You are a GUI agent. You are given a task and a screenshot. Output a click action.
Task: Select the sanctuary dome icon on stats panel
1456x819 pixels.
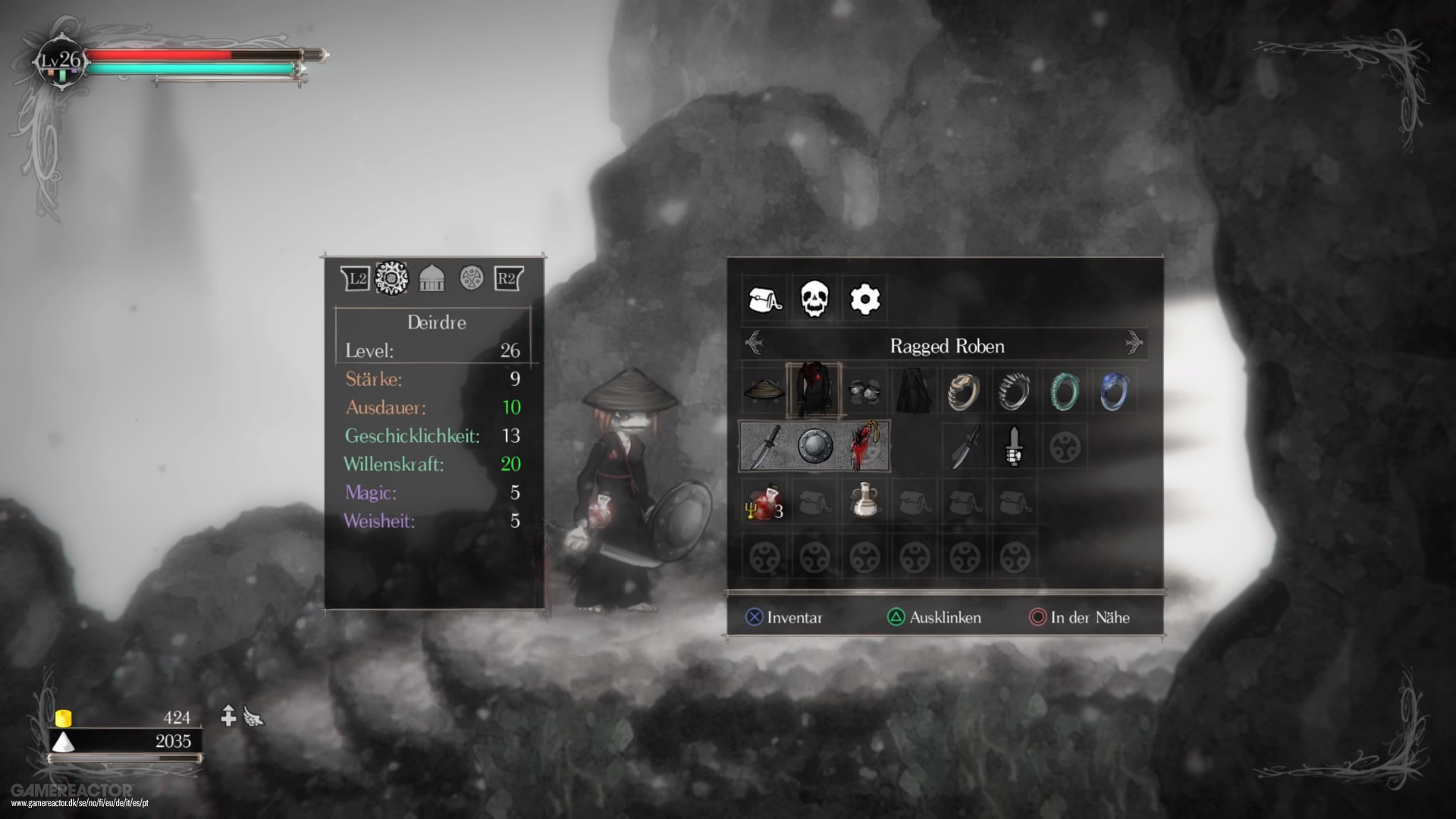[x=431, y=276]
